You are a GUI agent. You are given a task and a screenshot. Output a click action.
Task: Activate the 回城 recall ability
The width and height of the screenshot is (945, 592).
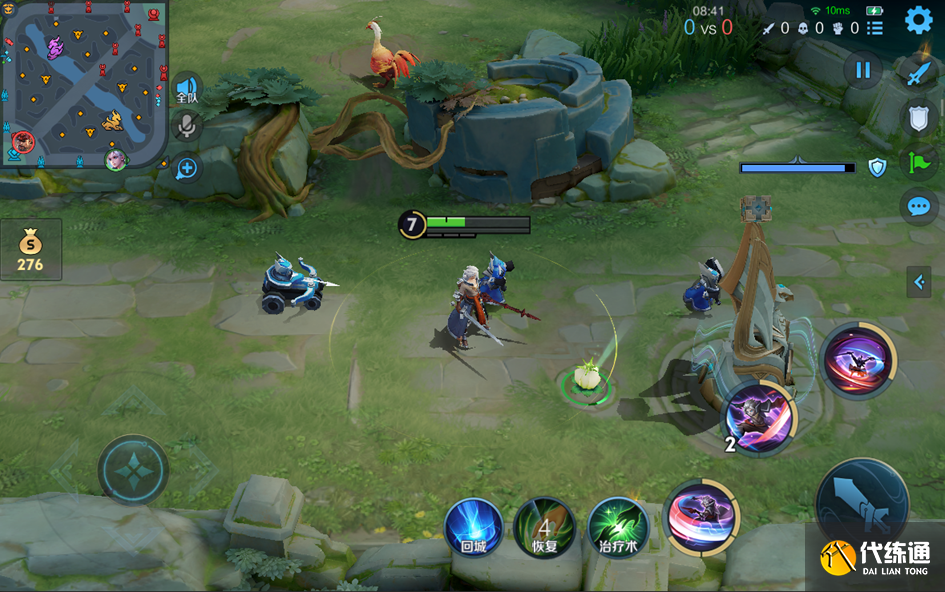(x=473, y=527)
